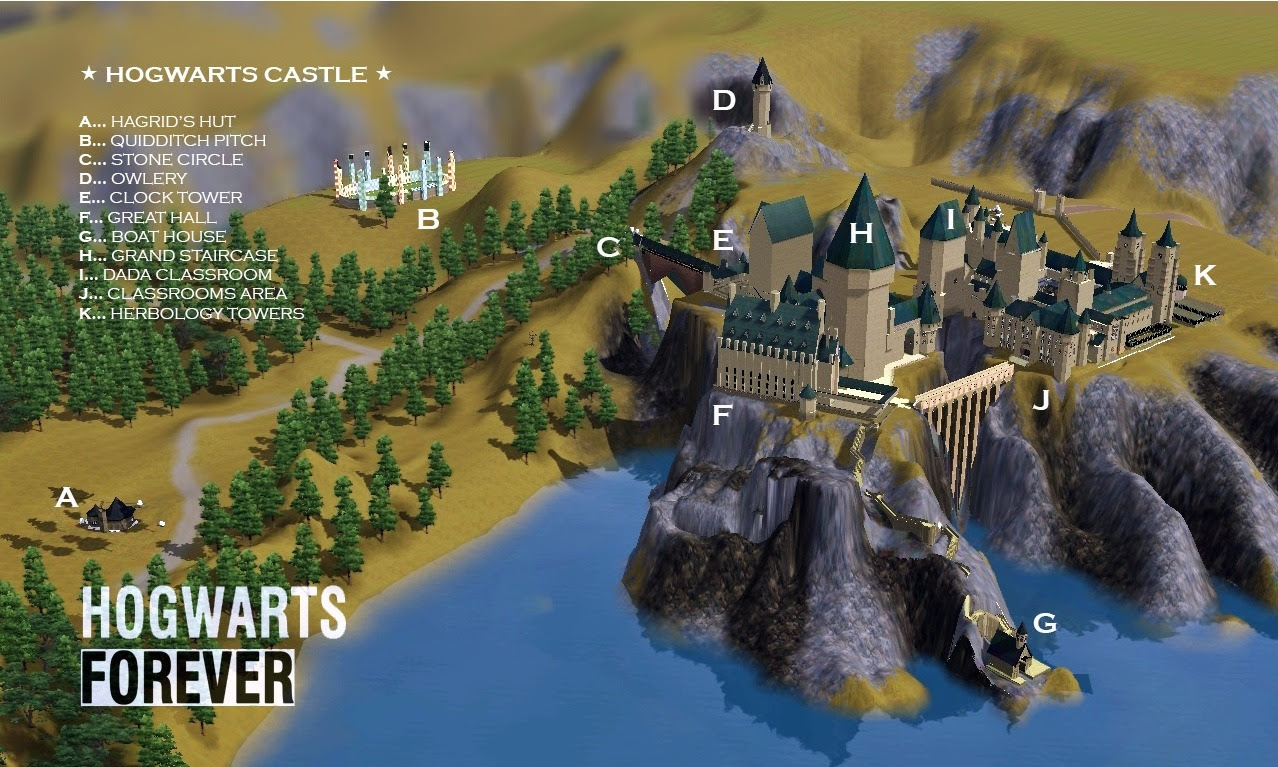Viewport: 1278px width, 767px height.
Task: Select the Great Hall legend entry
Action: click(x=148, y=217)
